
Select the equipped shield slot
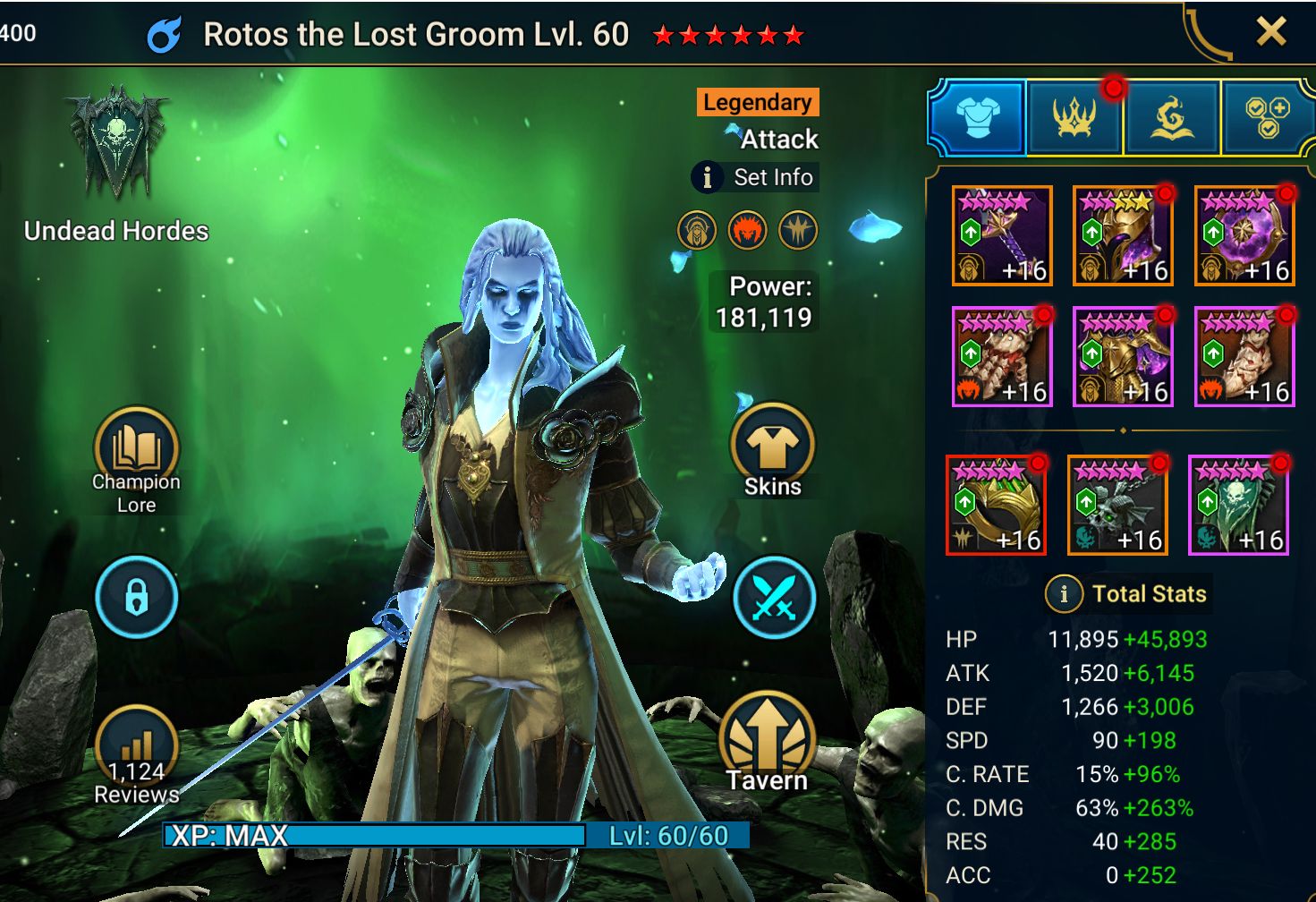[x=1244, y=235]
